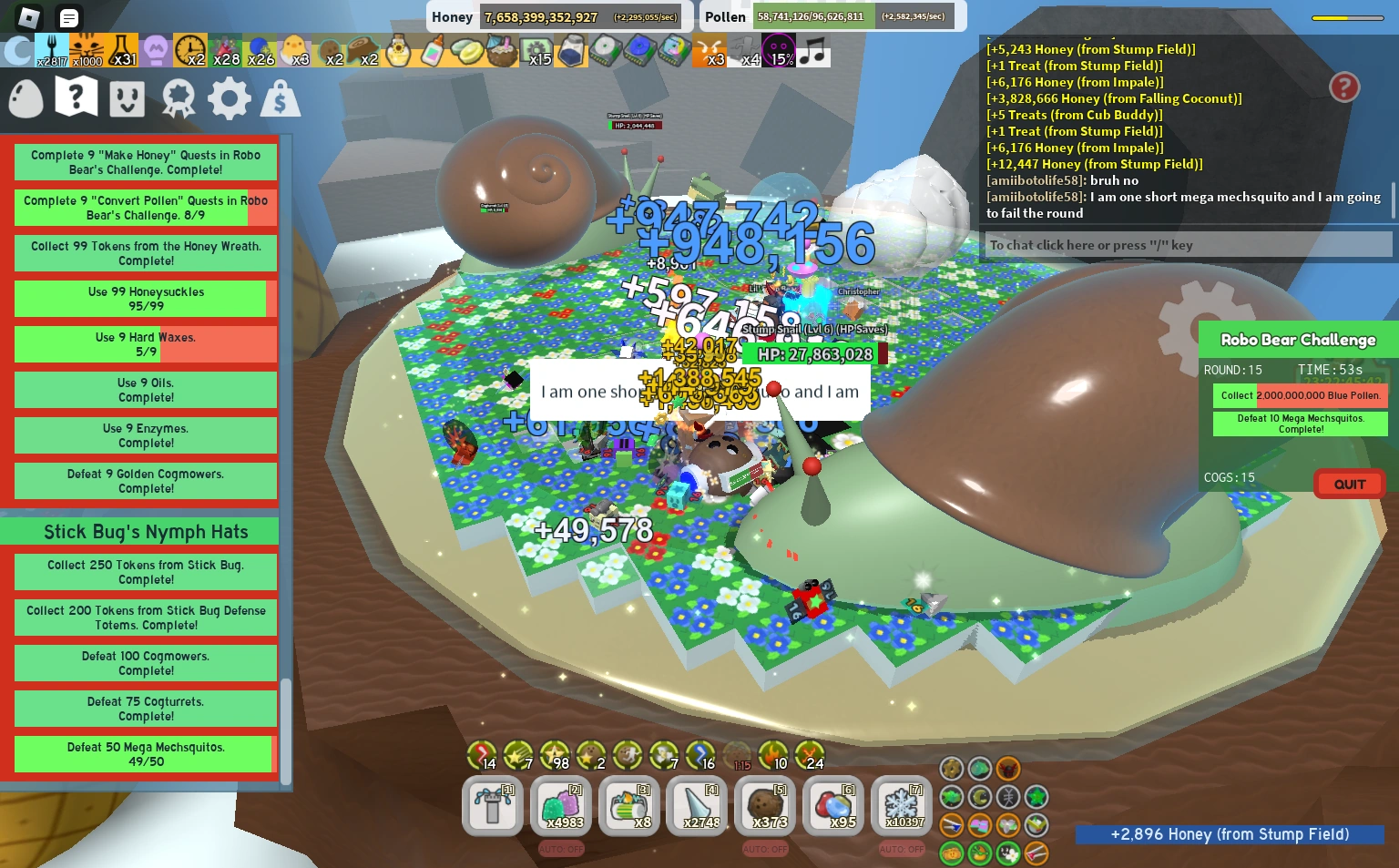This screenshot has height=868, width=1399.
Task: Select the Sprinkler in hotbar slot 1
Action: tap(492, 805)
